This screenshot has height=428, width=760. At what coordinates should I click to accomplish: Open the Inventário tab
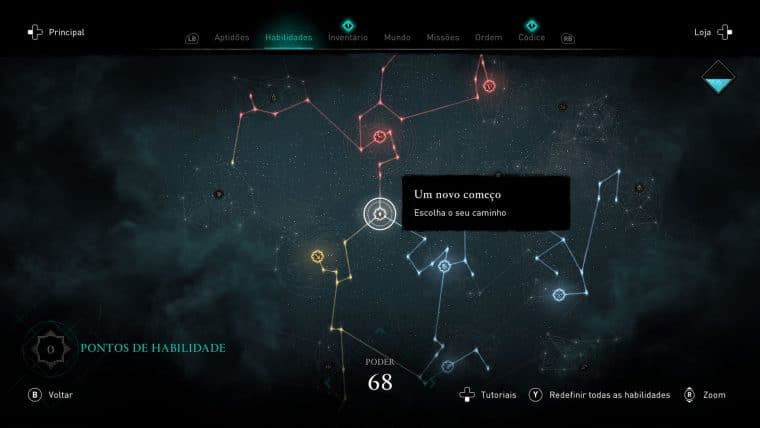coord(348,37)
